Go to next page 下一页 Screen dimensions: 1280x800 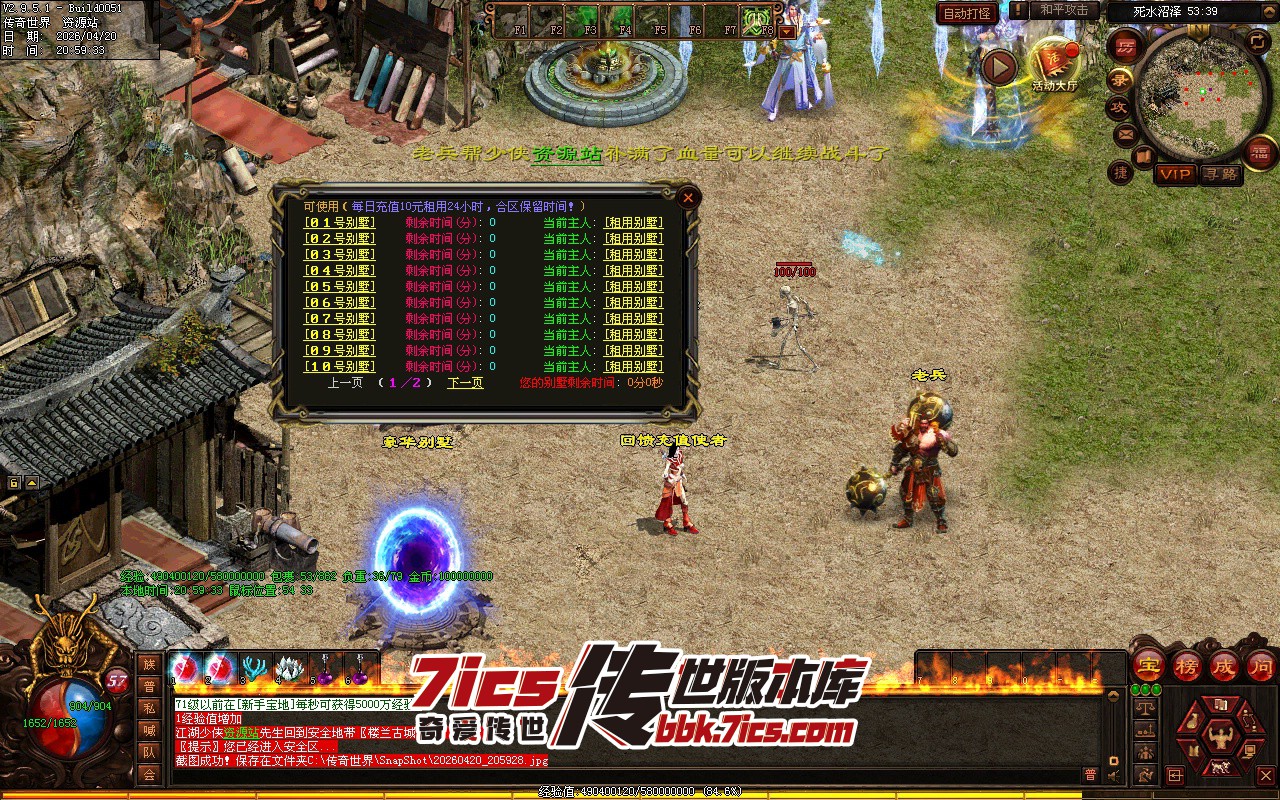point(465,383)
